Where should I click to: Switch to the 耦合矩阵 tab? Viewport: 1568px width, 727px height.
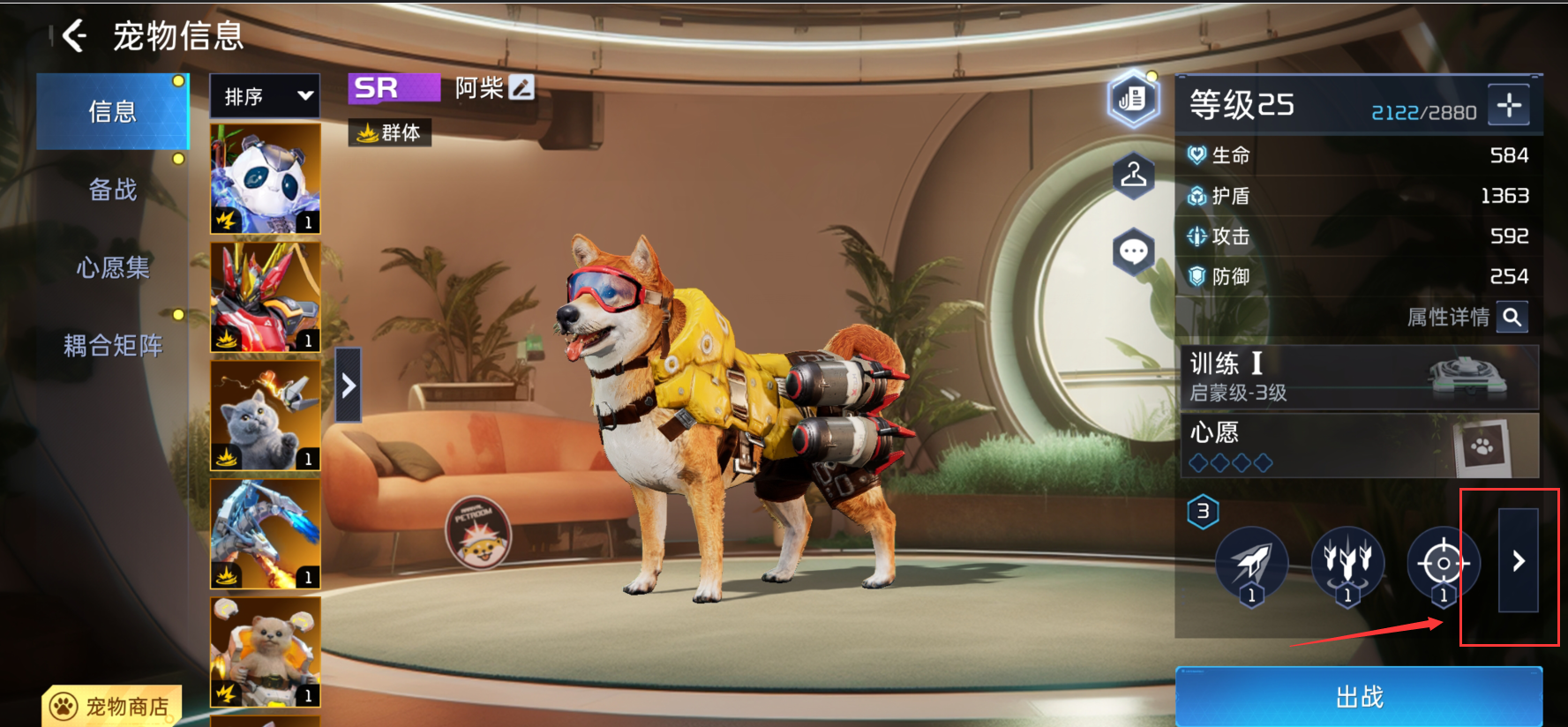point(113,345)
